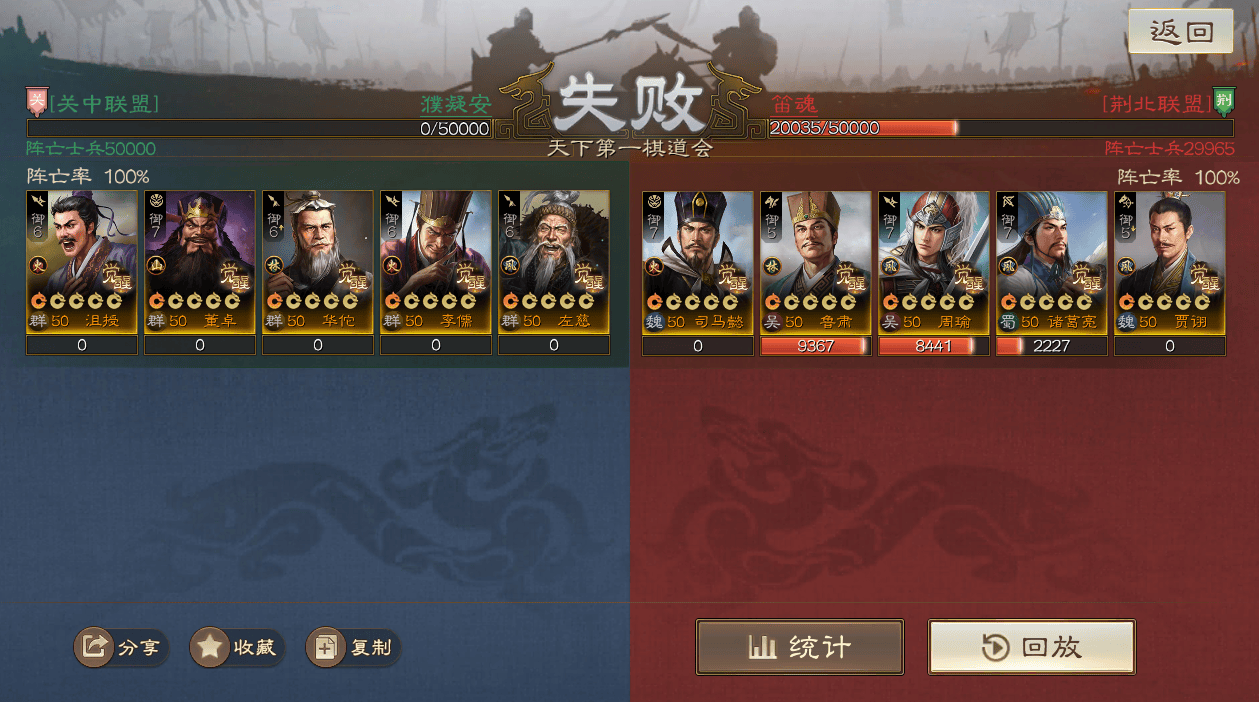Viewport: 1259px width, 702px height.
Task: Click the 返回 back button
Action: [x=1180, y=31]
